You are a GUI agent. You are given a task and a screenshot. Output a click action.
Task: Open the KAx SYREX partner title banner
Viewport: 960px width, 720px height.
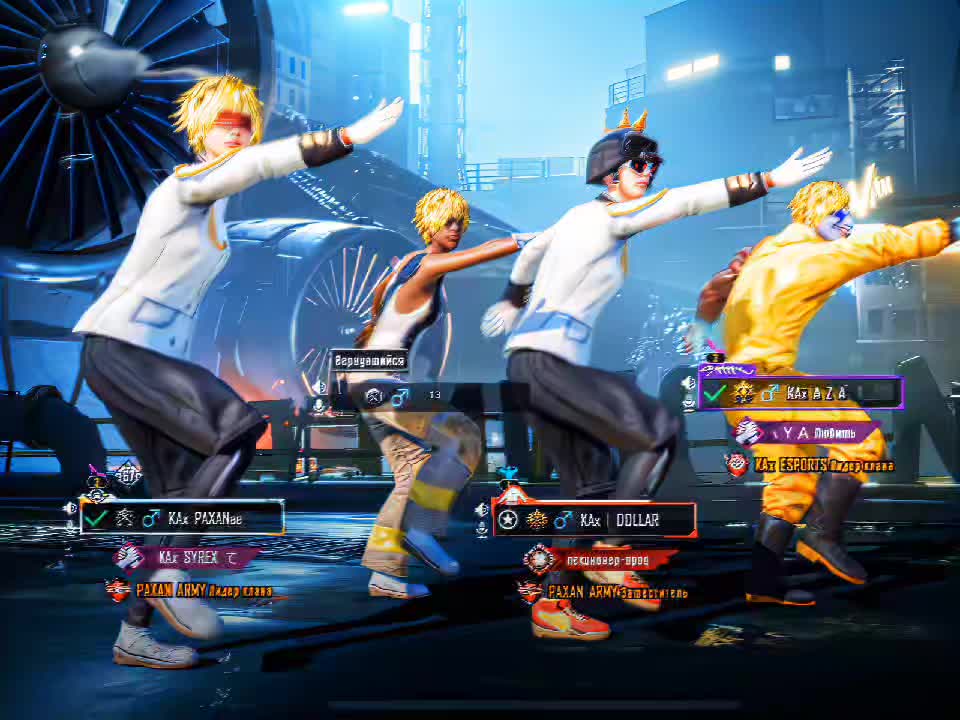[190, 557]
